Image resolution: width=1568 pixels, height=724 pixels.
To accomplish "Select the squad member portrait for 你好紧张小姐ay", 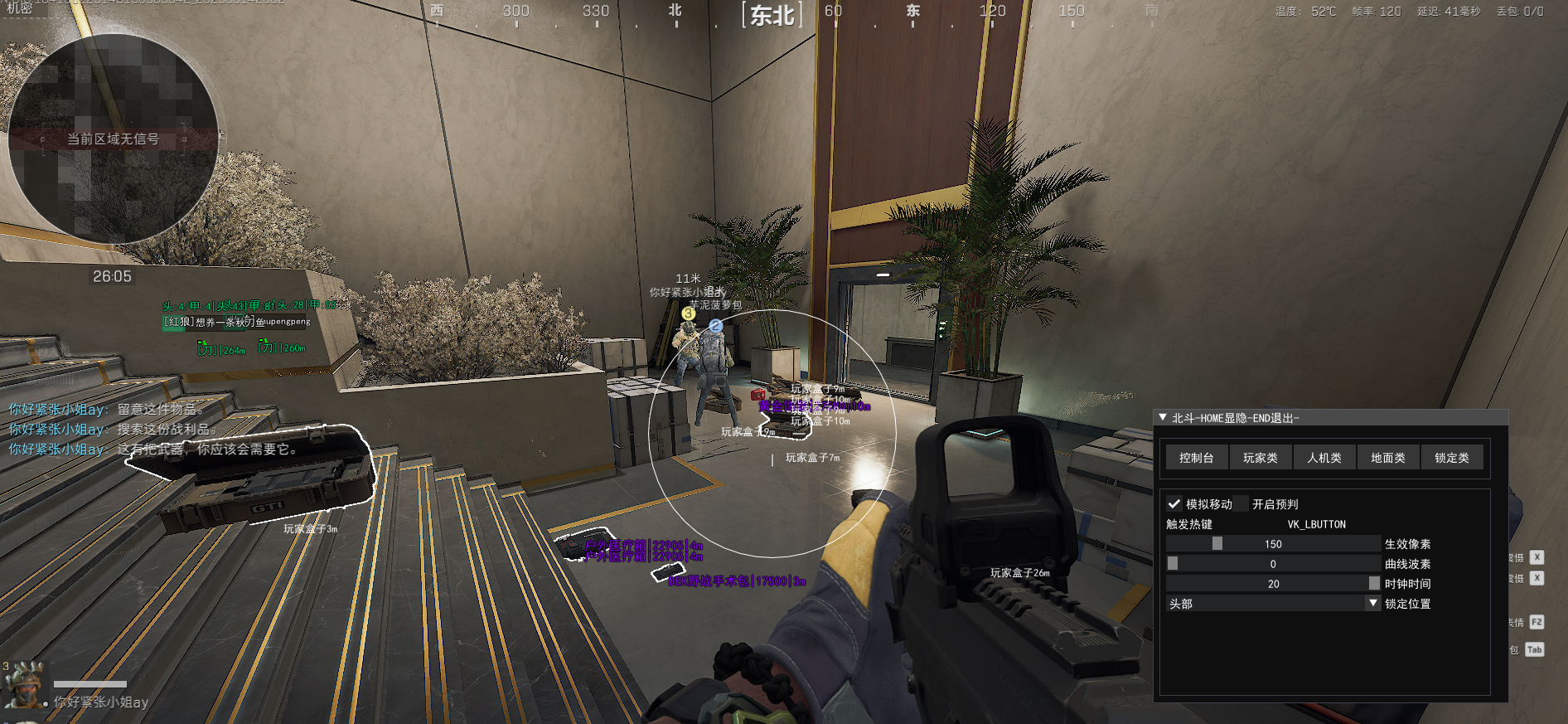I will coord(24,686).
